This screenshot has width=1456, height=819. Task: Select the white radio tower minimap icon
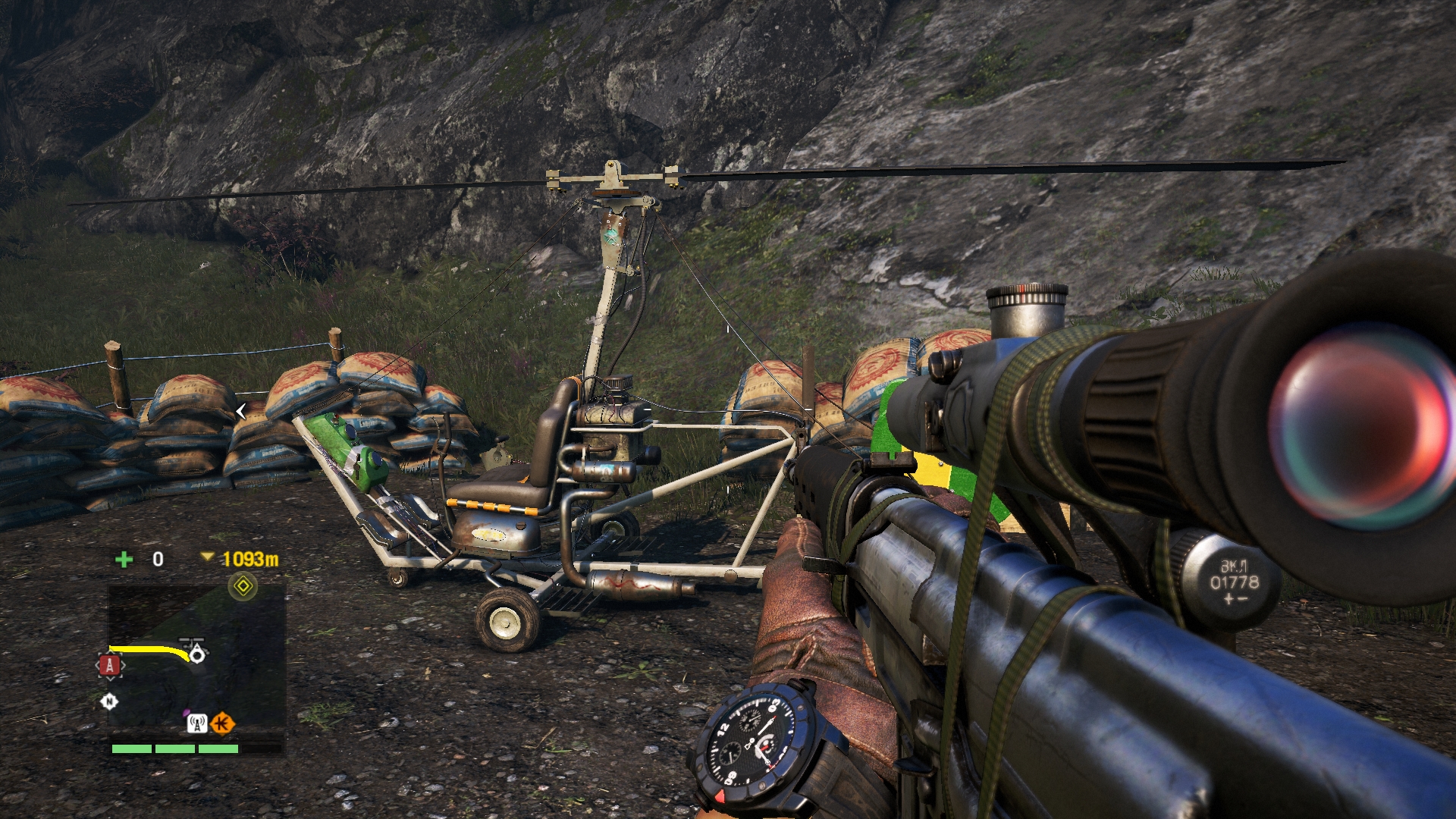click(197, 723)
